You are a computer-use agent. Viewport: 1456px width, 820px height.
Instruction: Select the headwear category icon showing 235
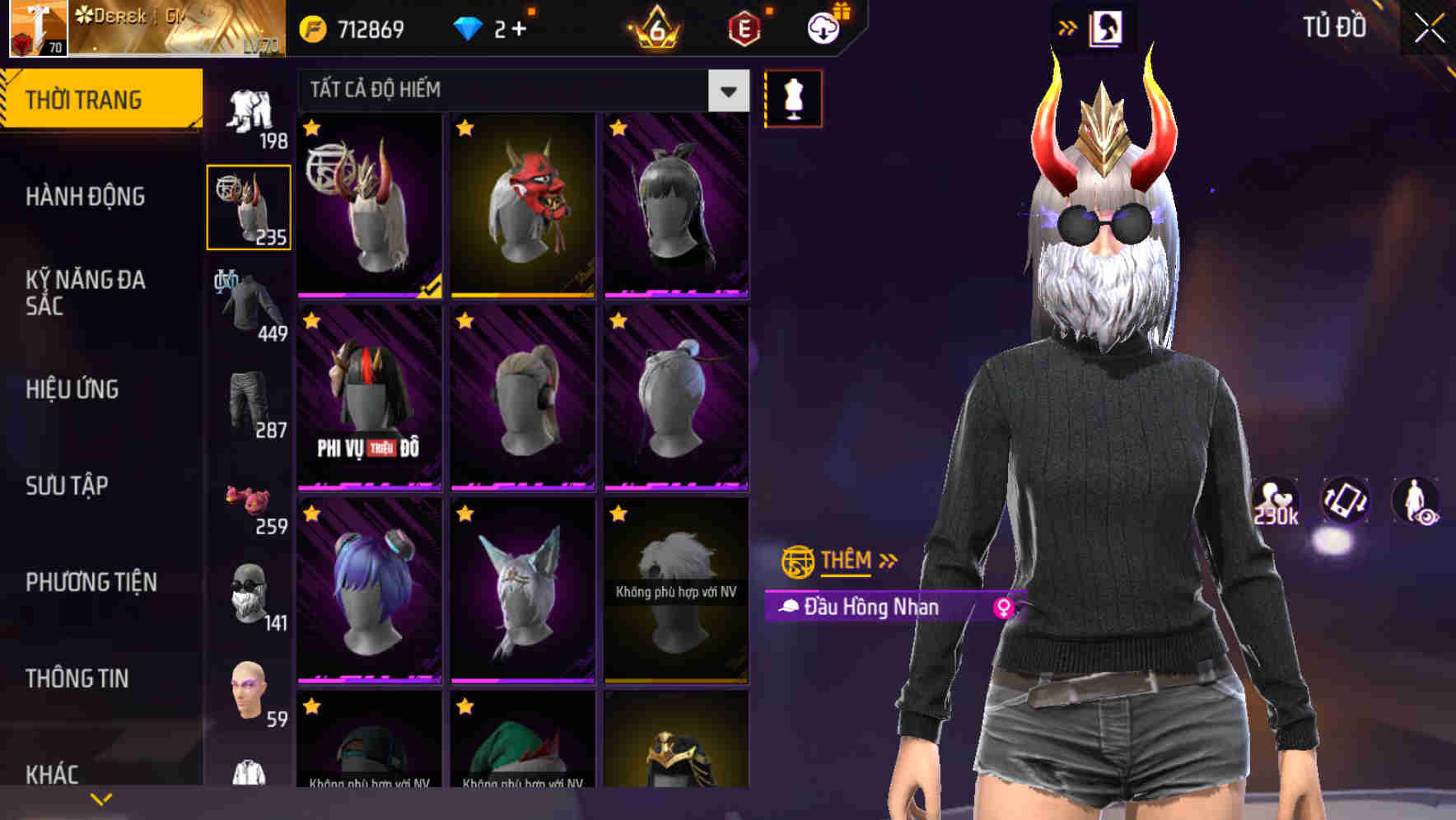click(249, 206)
